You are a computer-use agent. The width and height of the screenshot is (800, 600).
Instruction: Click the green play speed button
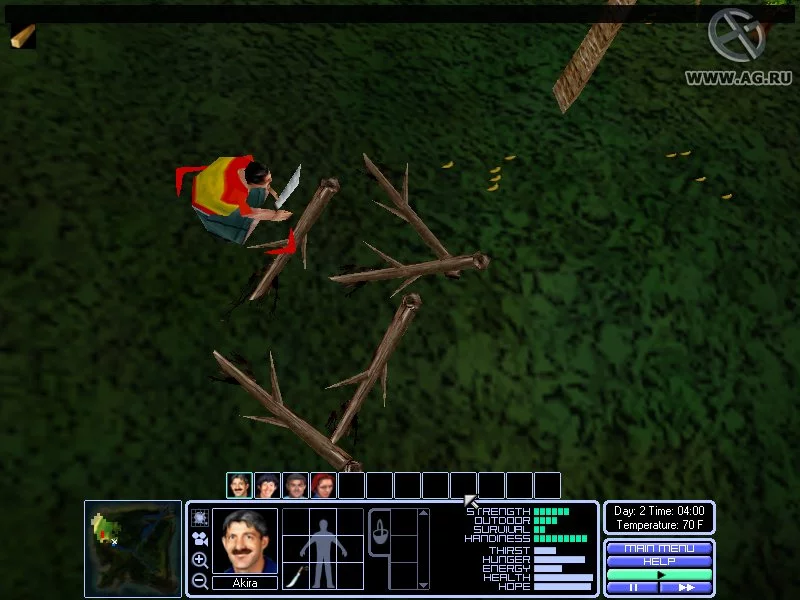[659, 575]
